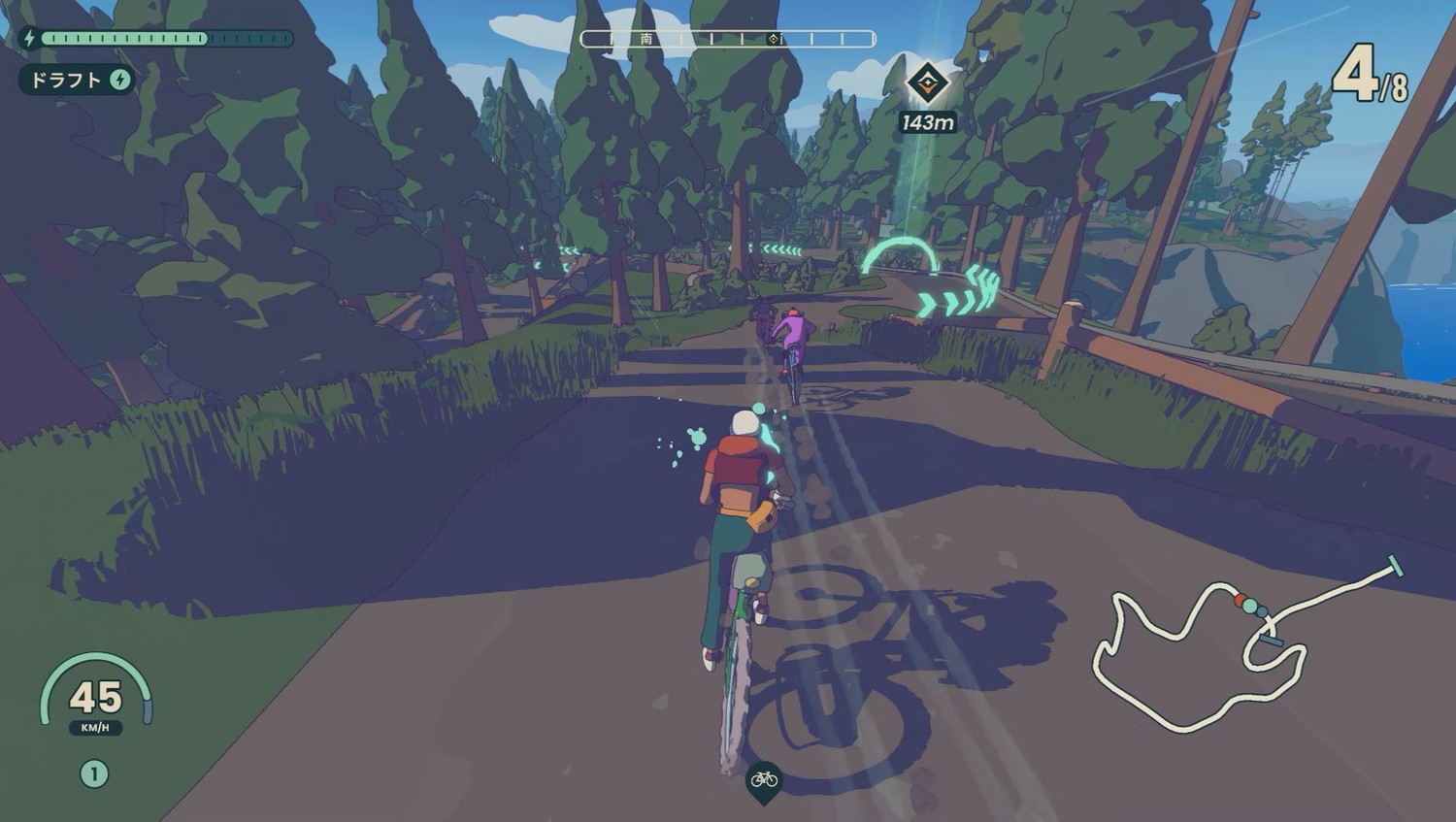Select the ドラフト draft boost indicator
Image resolution: width=1456 pixels, height=822 pixels.
tap(77, 80)
